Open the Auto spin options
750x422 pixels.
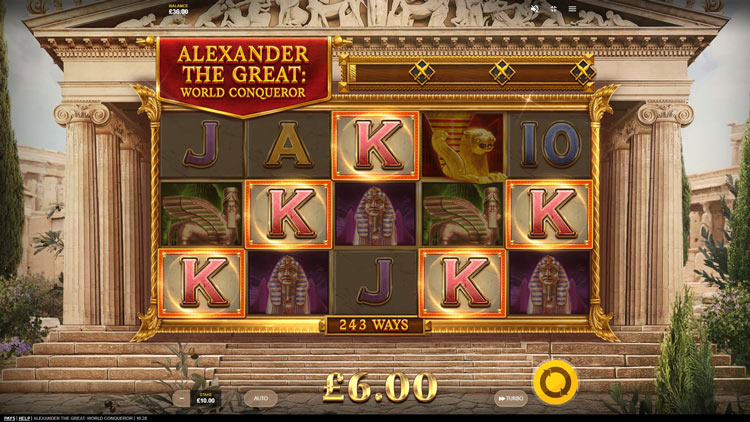(260, 398)
